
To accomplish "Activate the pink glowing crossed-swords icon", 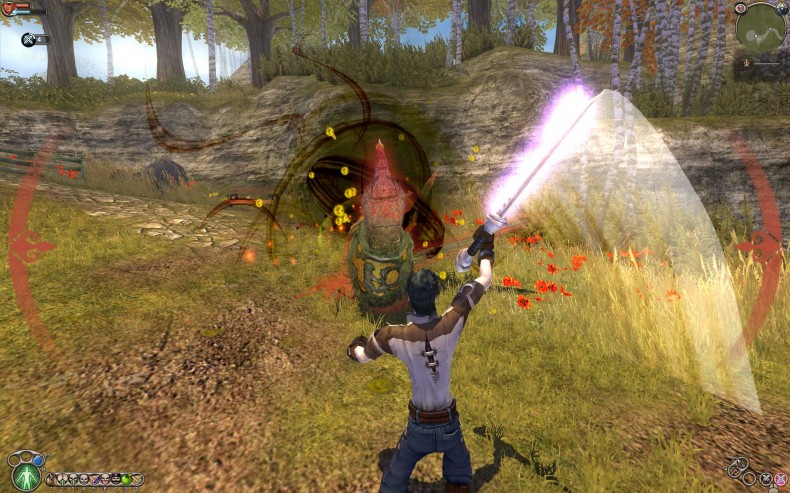I will tap(781, 480).
